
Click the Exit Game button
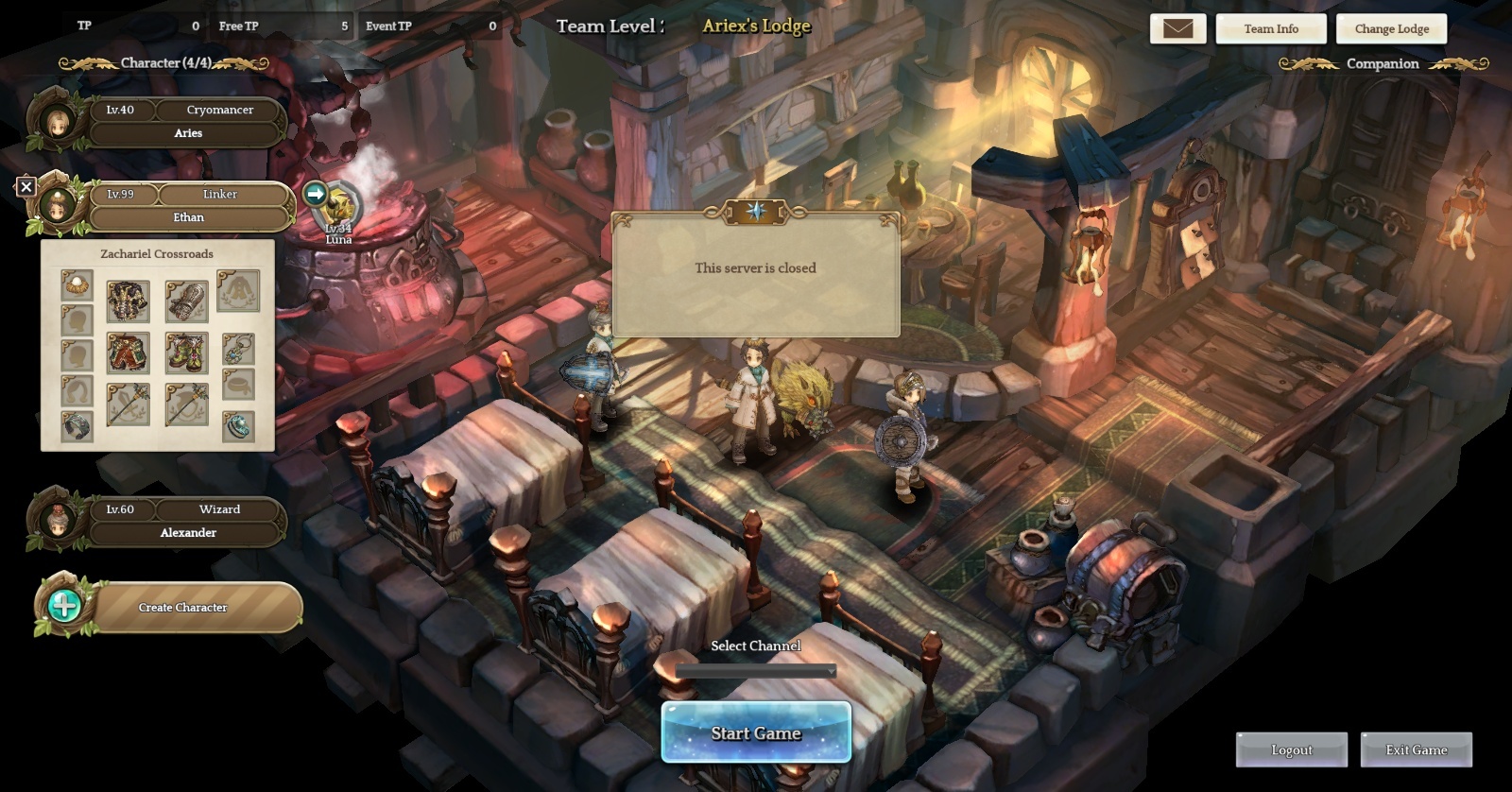click(1416, 749)
